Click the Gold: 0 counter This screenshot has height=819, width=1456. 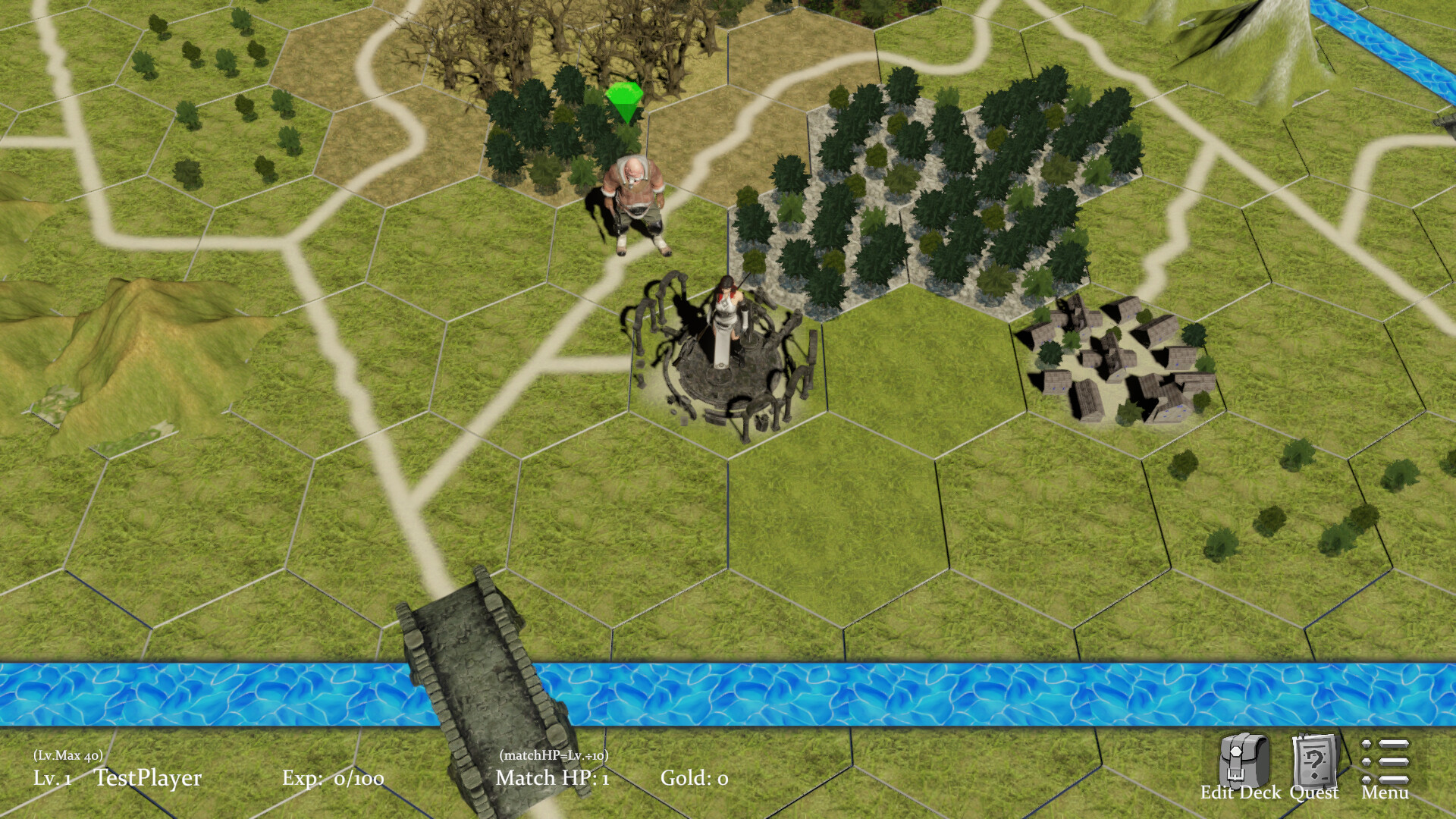pos(694,778)
